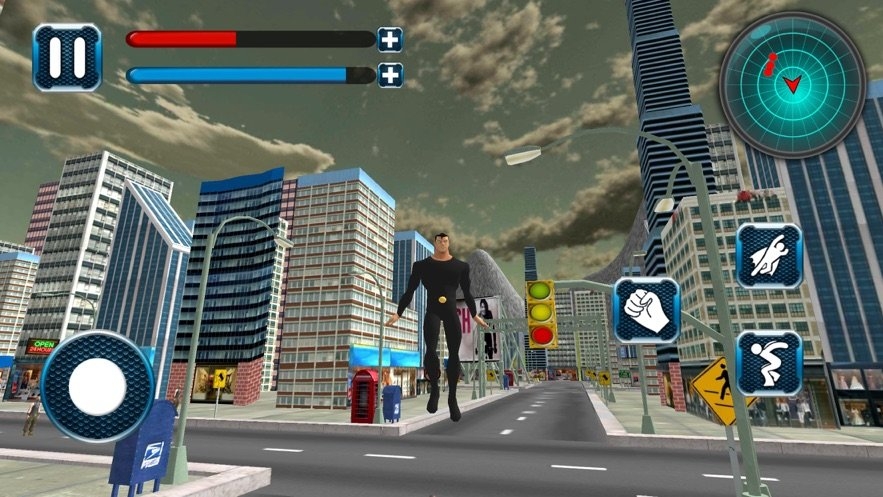Activate the flying hero ability
Viewport: 883px width, 497px height.
768,256
